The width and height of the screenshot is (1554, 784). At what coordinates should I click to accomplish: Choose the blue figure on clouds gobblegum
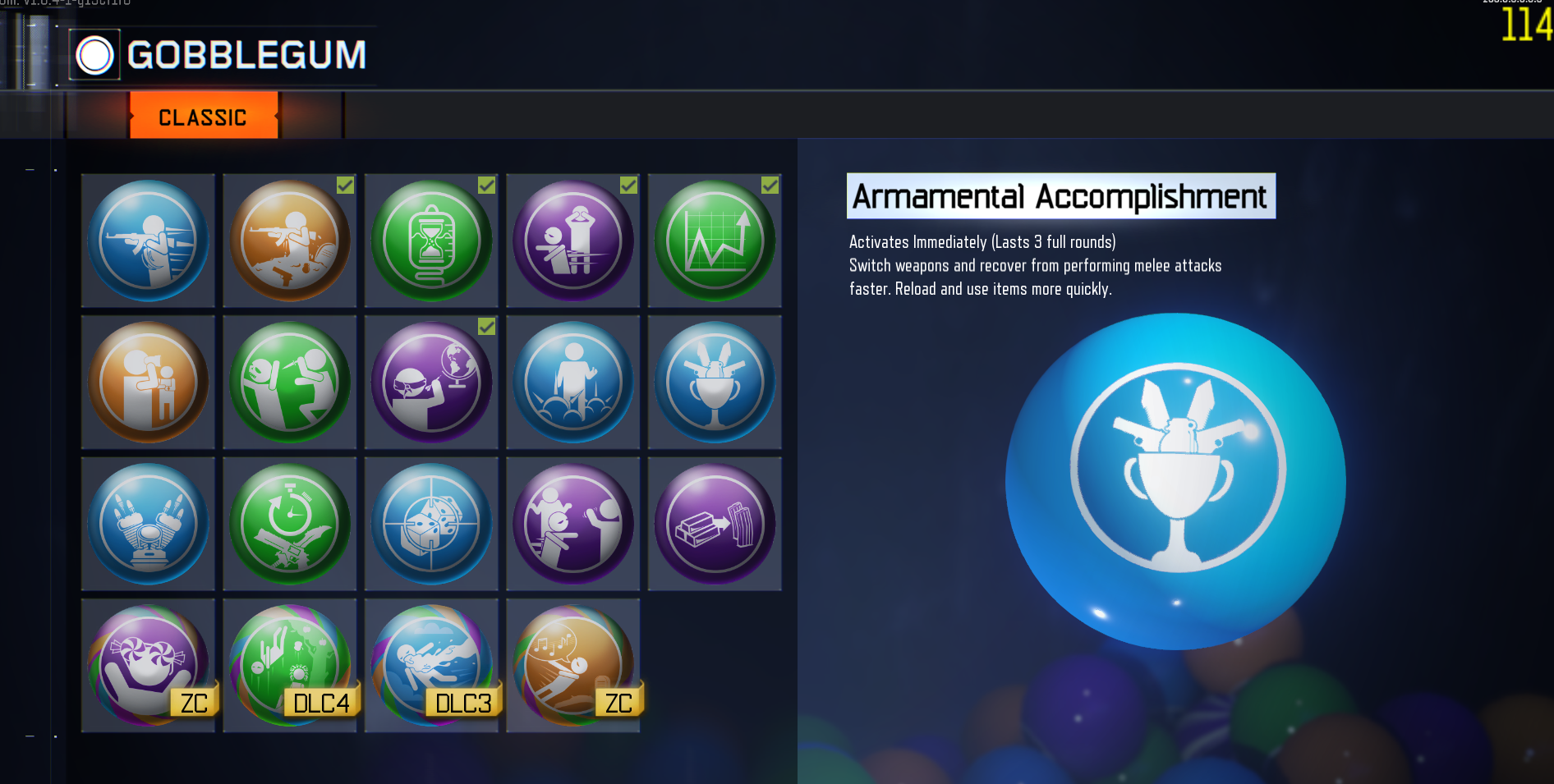tap(572, 382)
